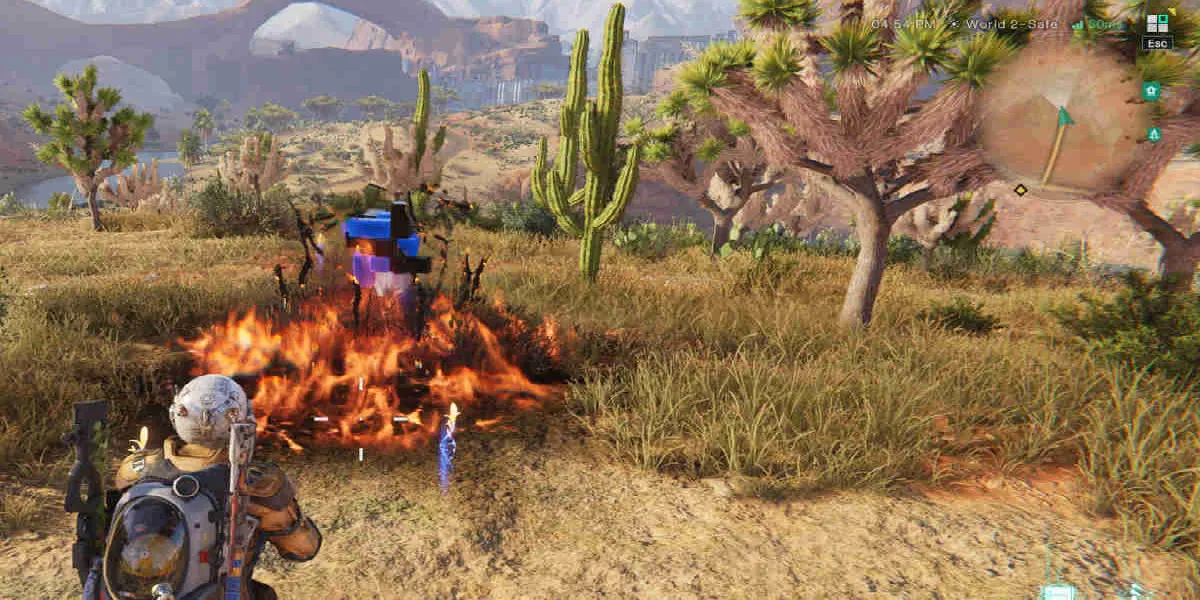Select the yellow diamond marker below minimap
This screenshot has height=600, width=1200.
pos(1020,190)
